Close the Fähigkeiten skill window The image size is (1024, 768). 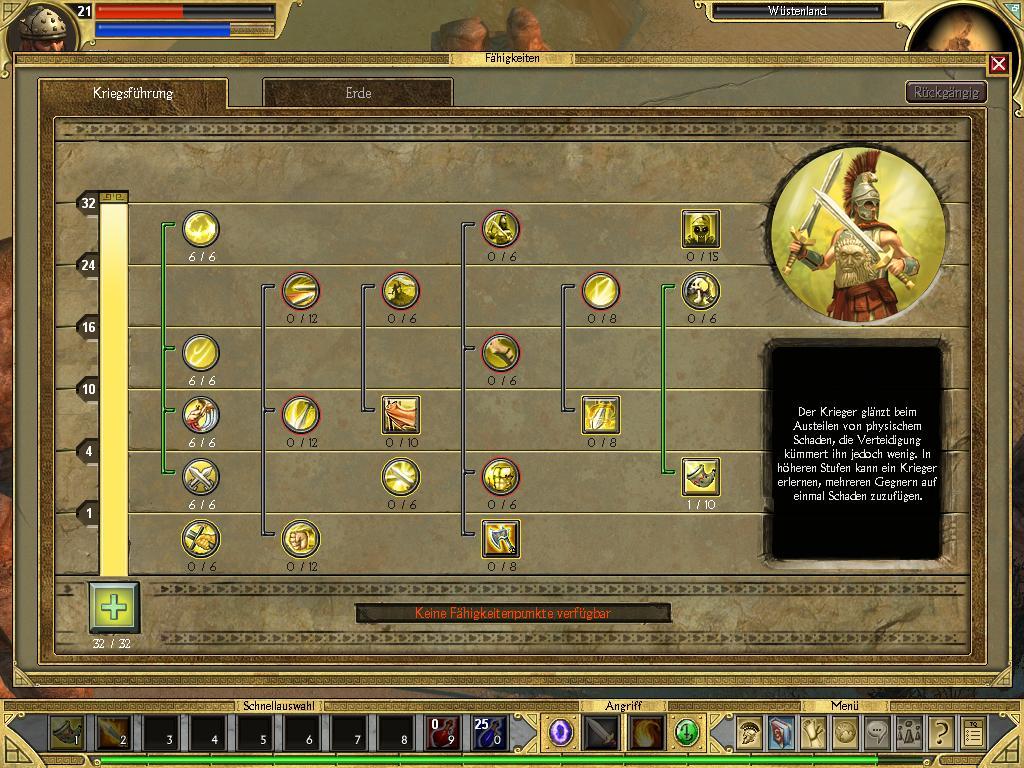(998, 64)
